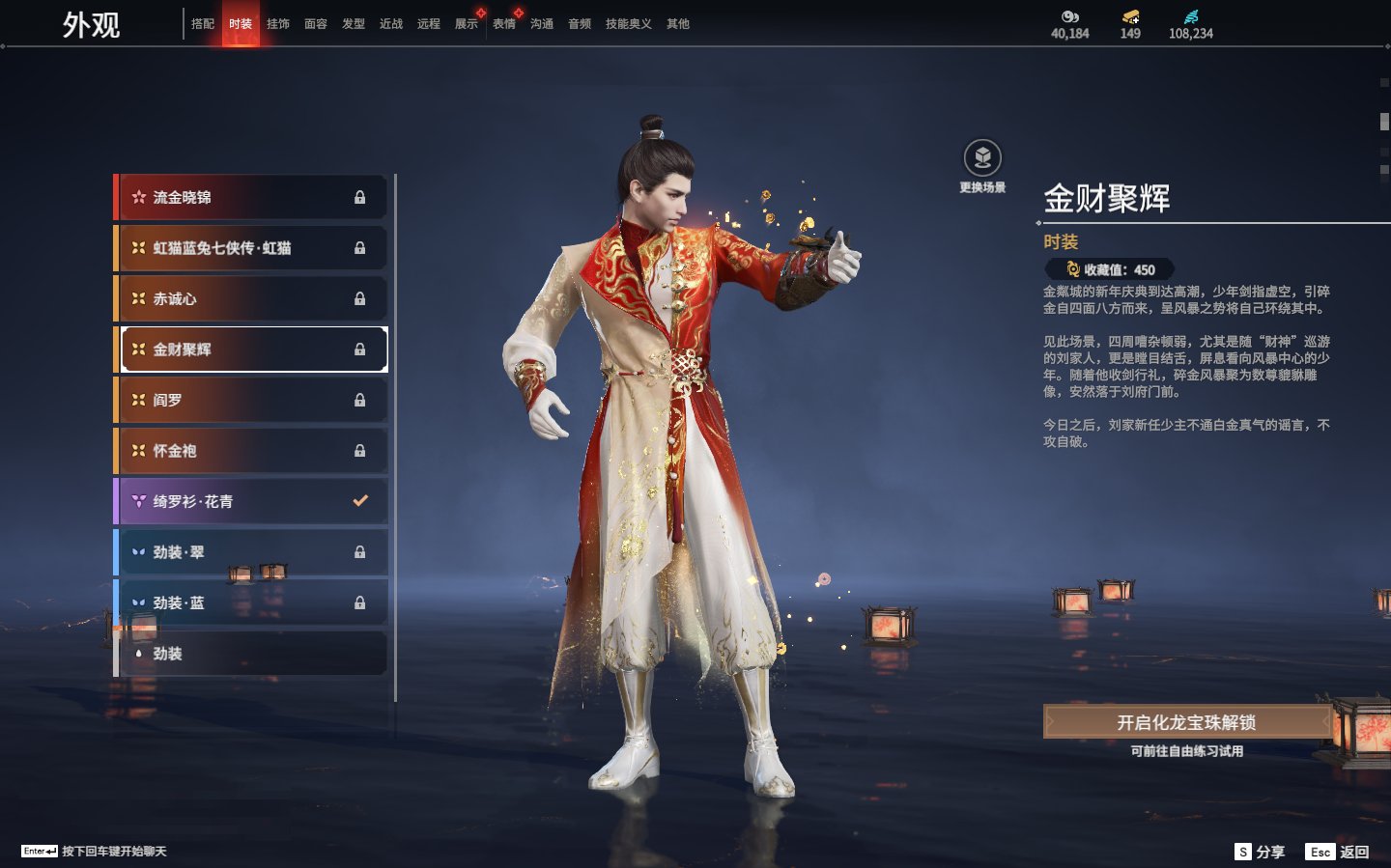Viewport: 1391px width, 868px height.
Task: Unlock outfit with 开启化龙宝珠解锁 button
Action: tap(1186, 722)
